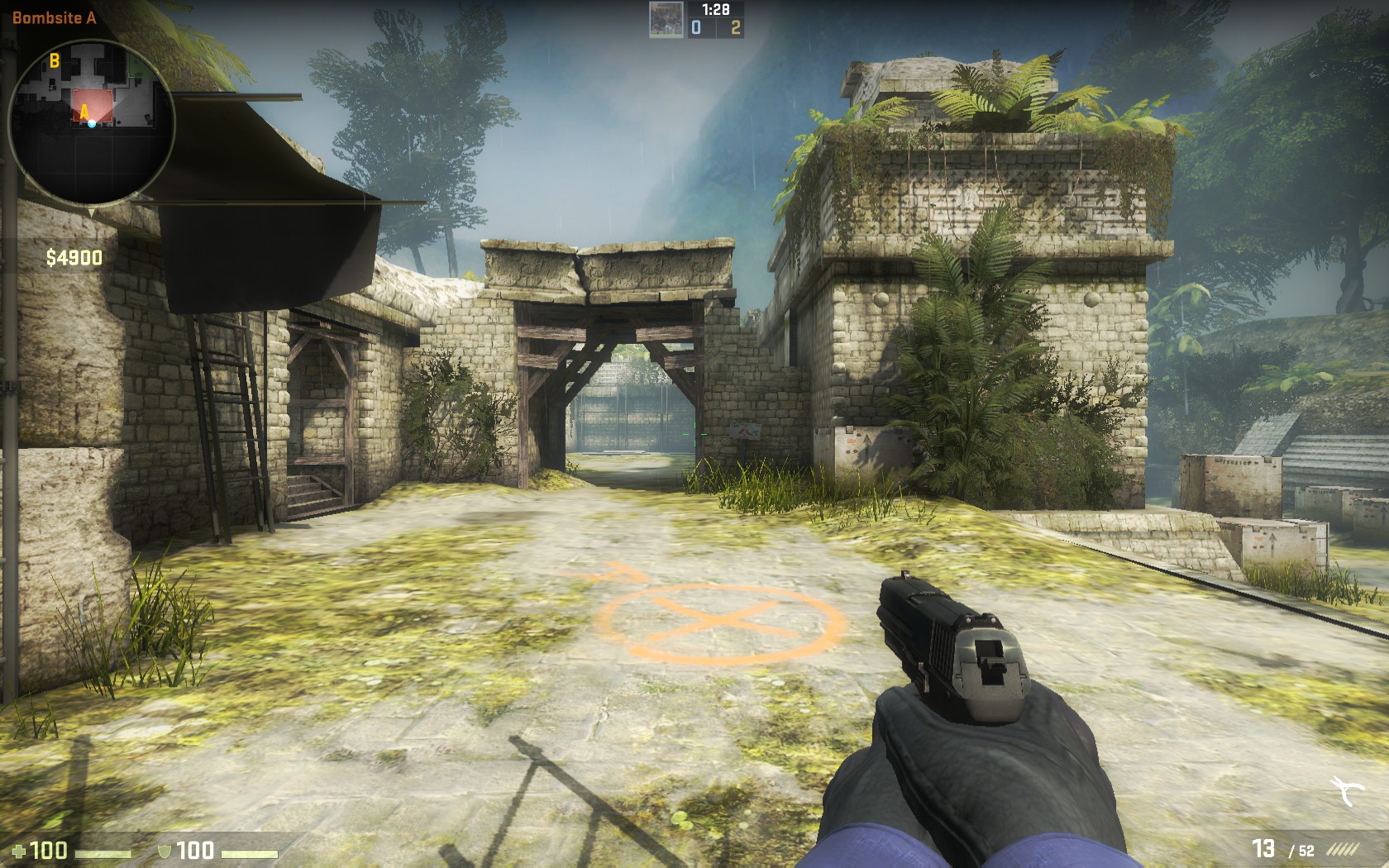Click the player avatar beside the round timer
1389x868 pixels.
click(x=666, y=20)
